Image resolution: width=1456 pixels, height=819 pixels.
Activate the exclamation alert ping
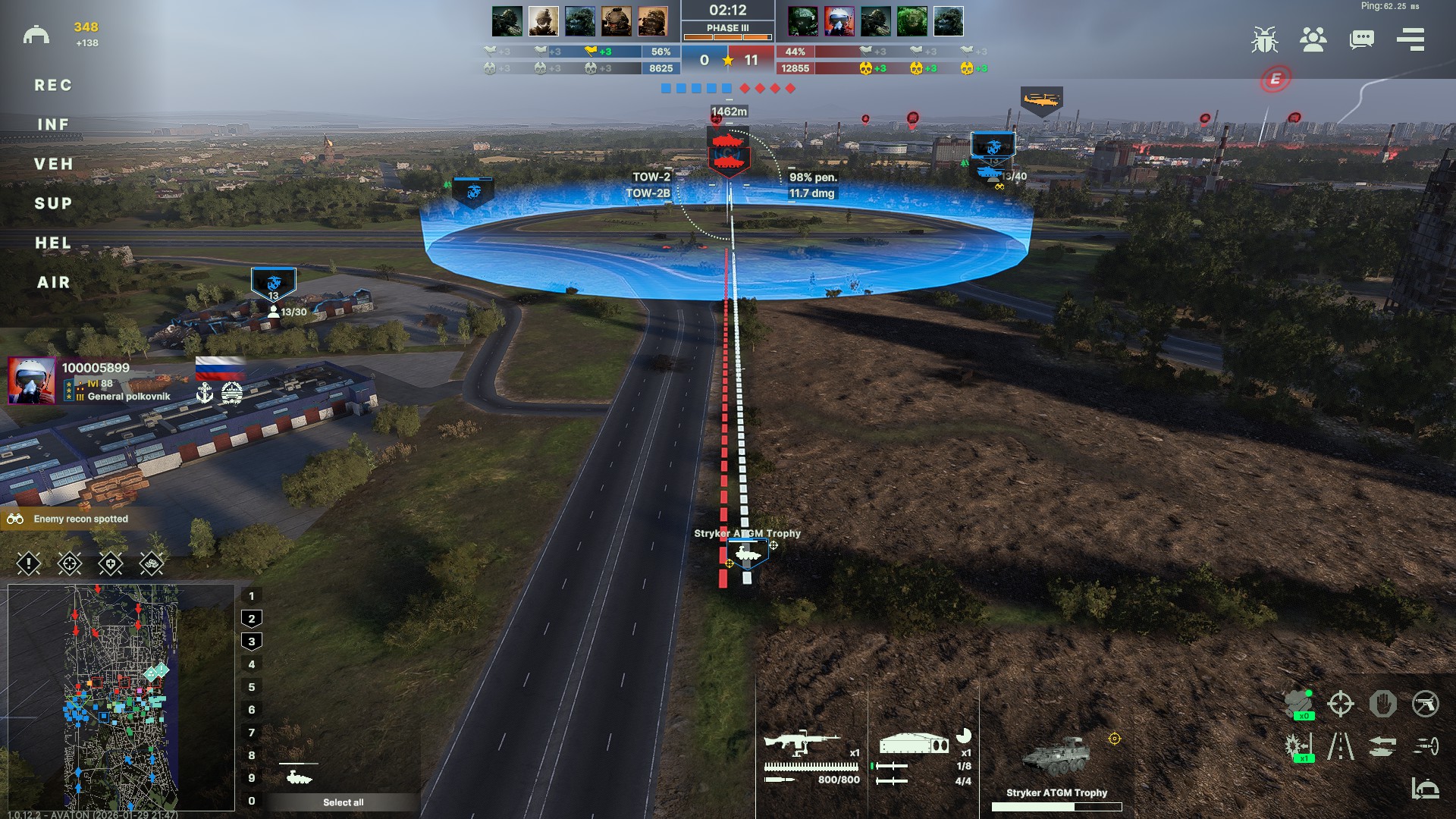[x=29, y=563]
